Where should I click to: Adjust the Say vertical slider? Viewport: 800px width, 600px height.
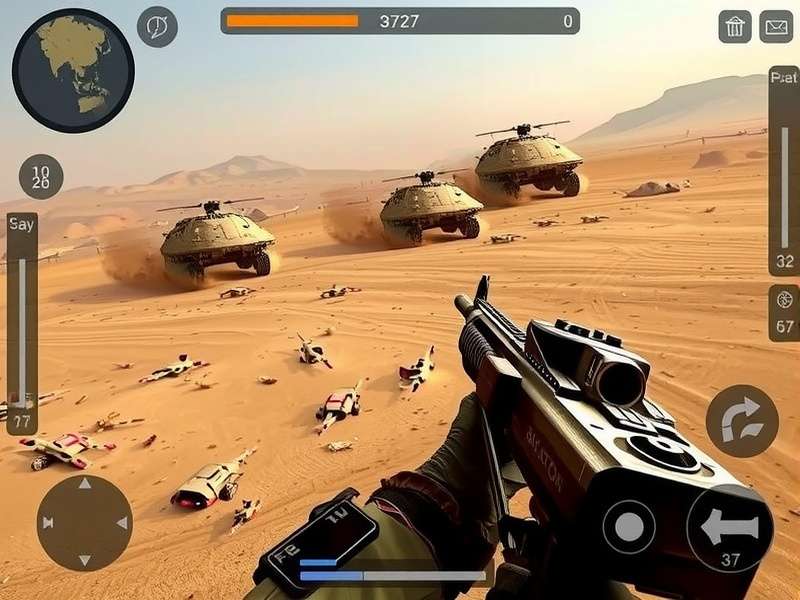(22, 320)
